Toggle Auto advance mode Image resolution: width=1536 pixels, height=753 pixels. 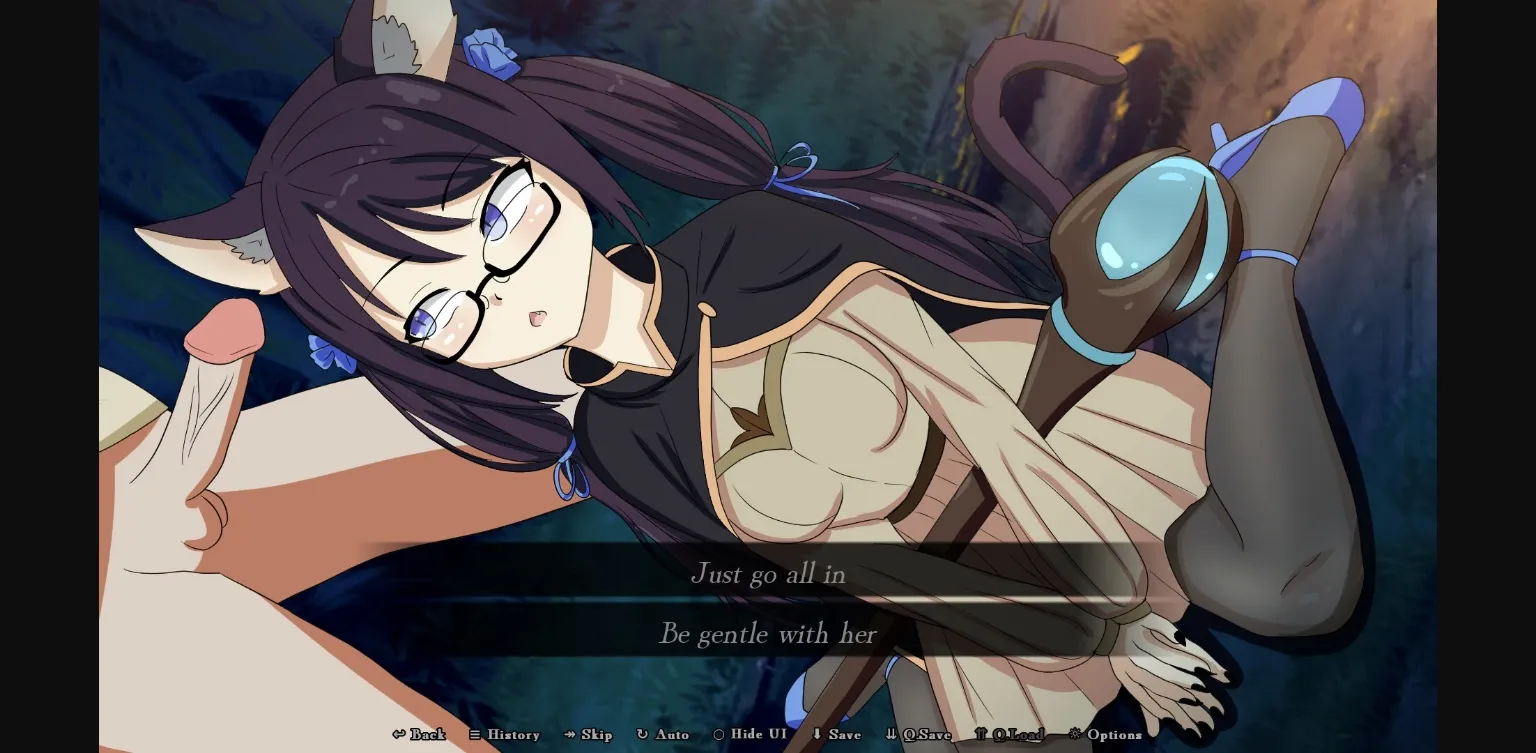[x=663, y=735]
